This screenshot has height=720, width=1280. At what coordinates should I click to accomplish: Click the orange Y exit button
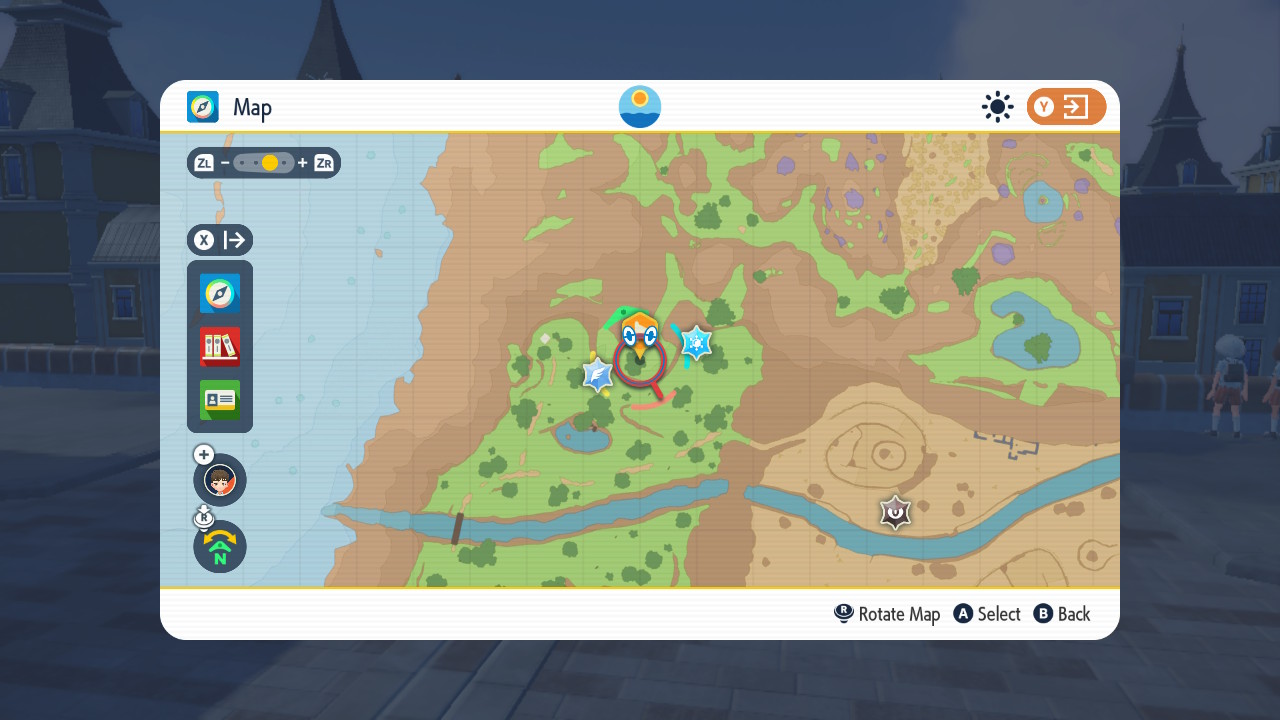[x=1066, y=106]
